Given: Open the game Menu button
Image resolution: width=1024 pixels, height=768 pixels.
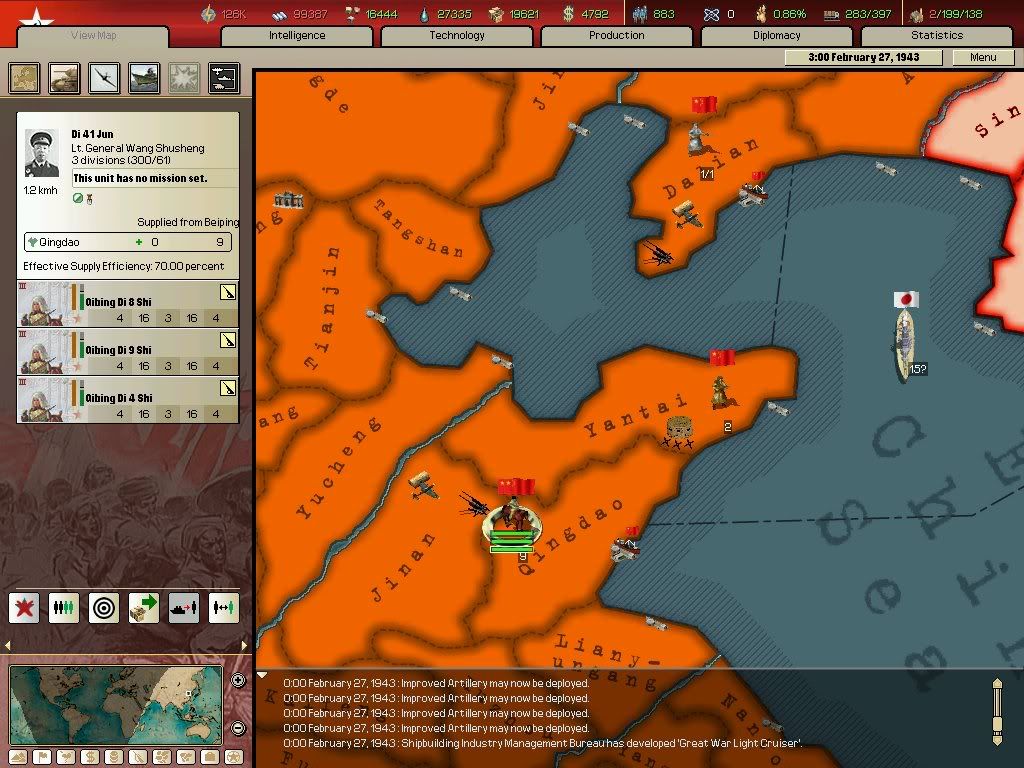Looking at the screenshot, I should coord(983,58).
